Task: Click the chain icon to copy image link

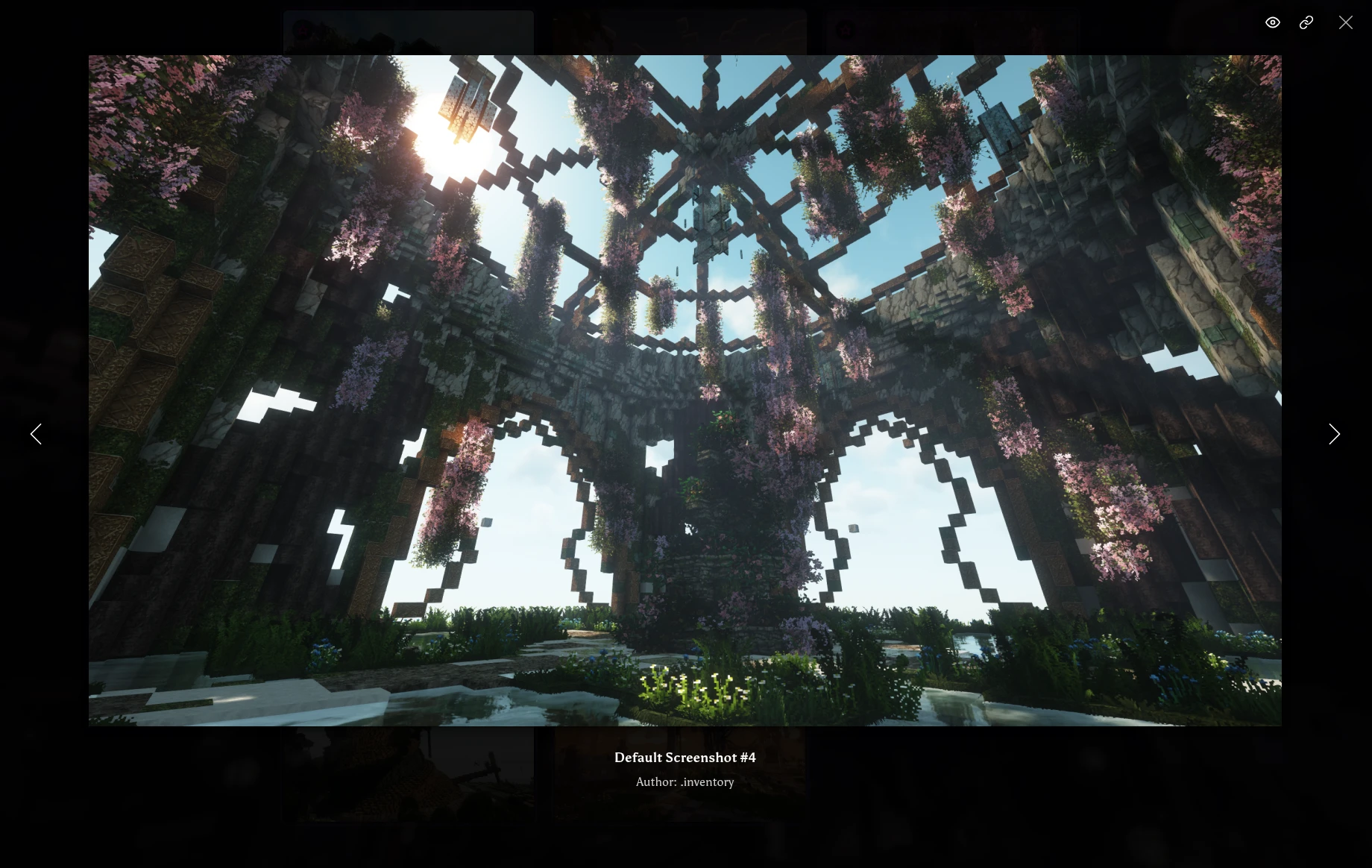Action: 1306,22
